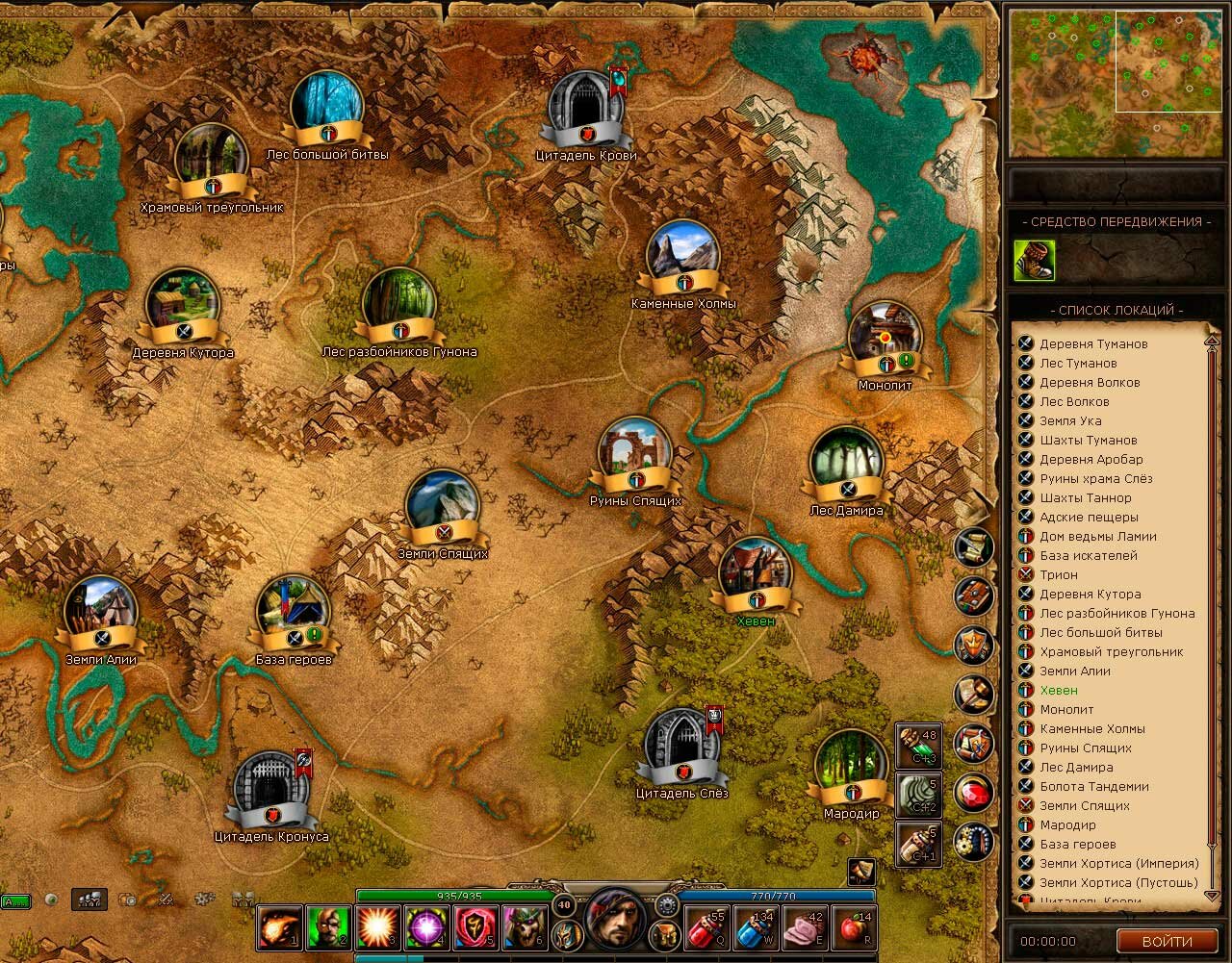Click on the minimap
The width and height of the screenshot is (1232, 963).
[1114, 83]
